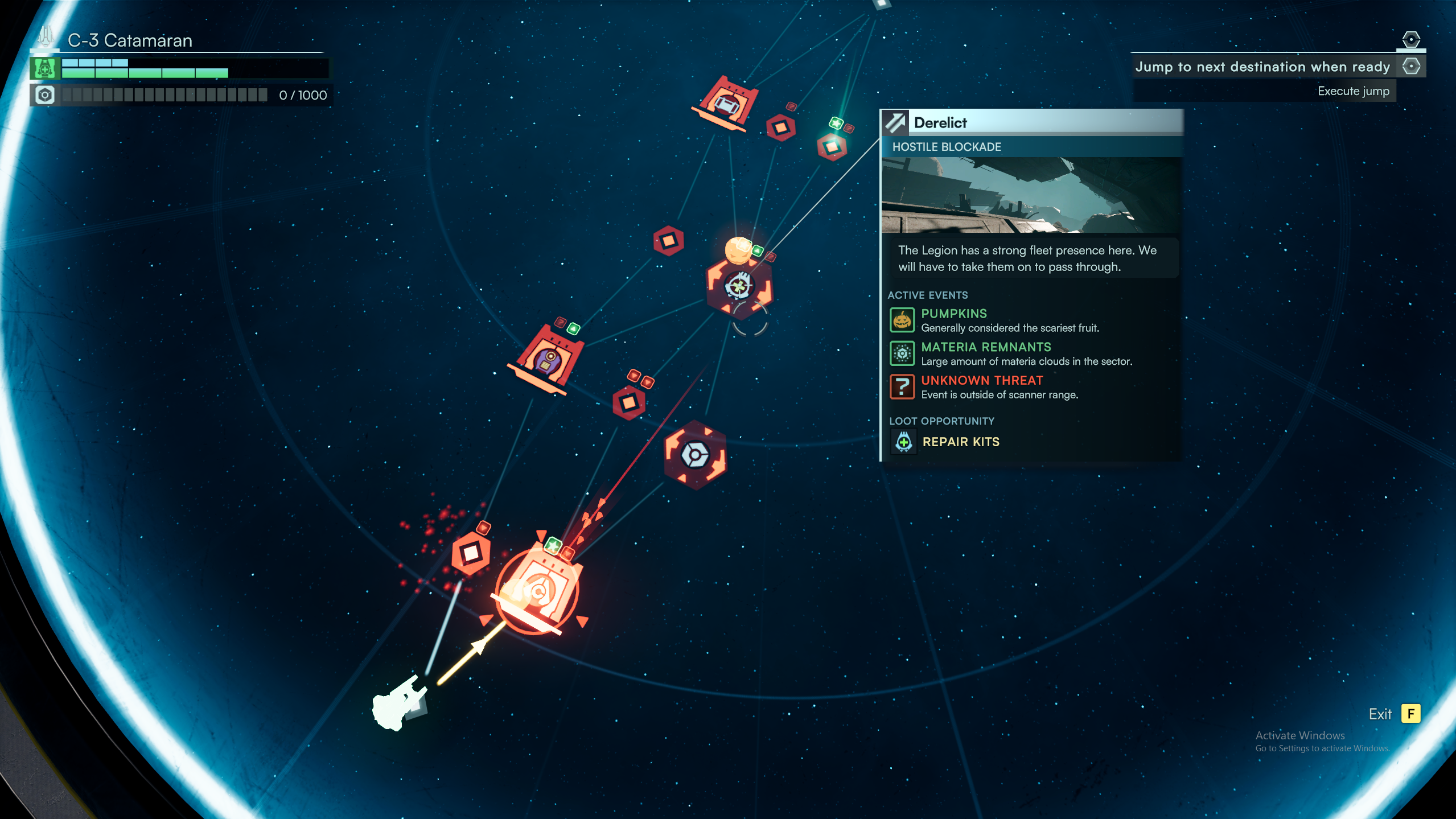
Task: Click the Exit label
Action: (x=1380, y=714)
